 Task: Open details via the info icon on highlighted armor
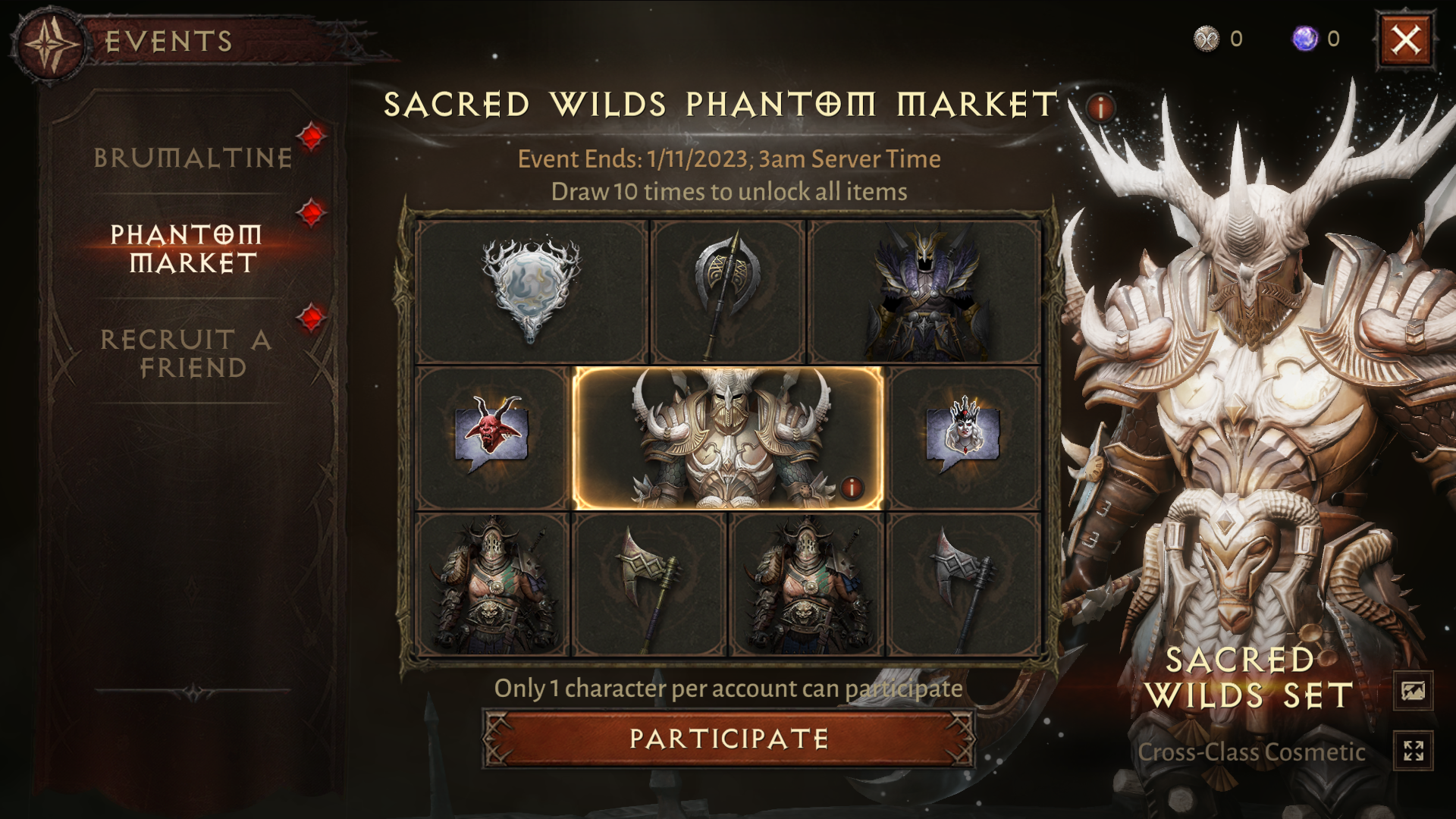[x=852, y=488]
